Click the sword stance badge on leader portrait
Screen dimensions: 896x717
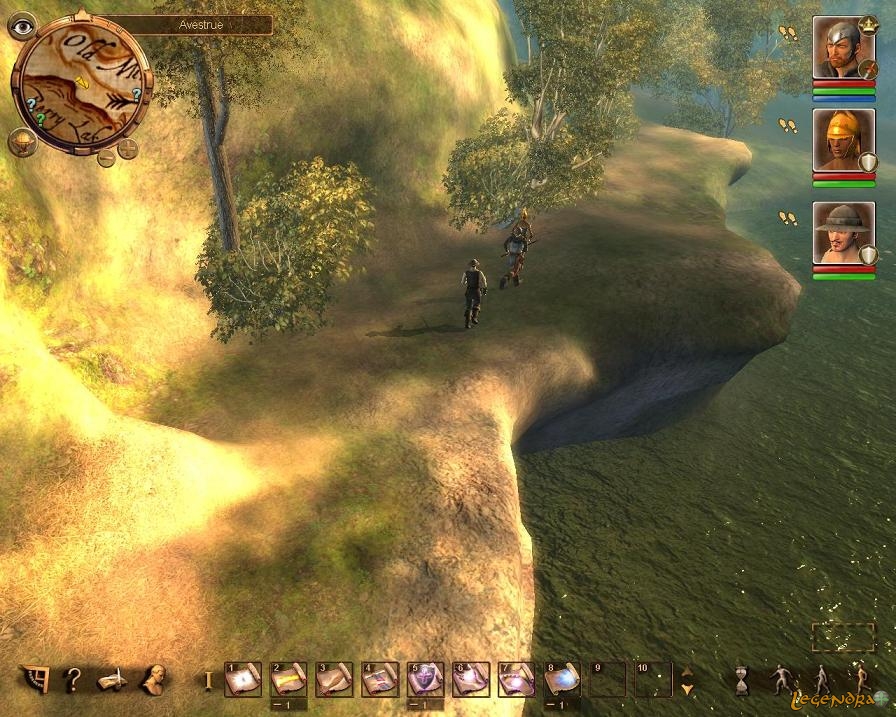pyautogui.click(x=867, y=69)
